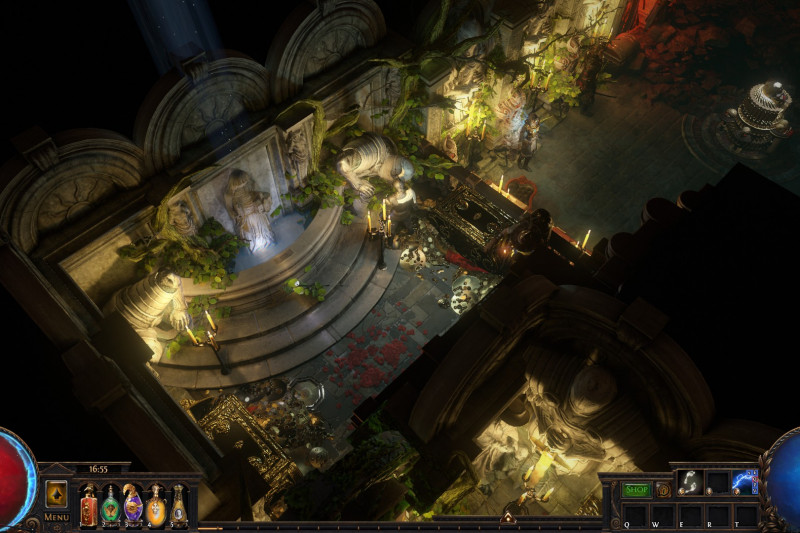Select the golden flask in slot 5
This screenshot has width=800, height=533.
pyautogui.click(x=178, y=504)
